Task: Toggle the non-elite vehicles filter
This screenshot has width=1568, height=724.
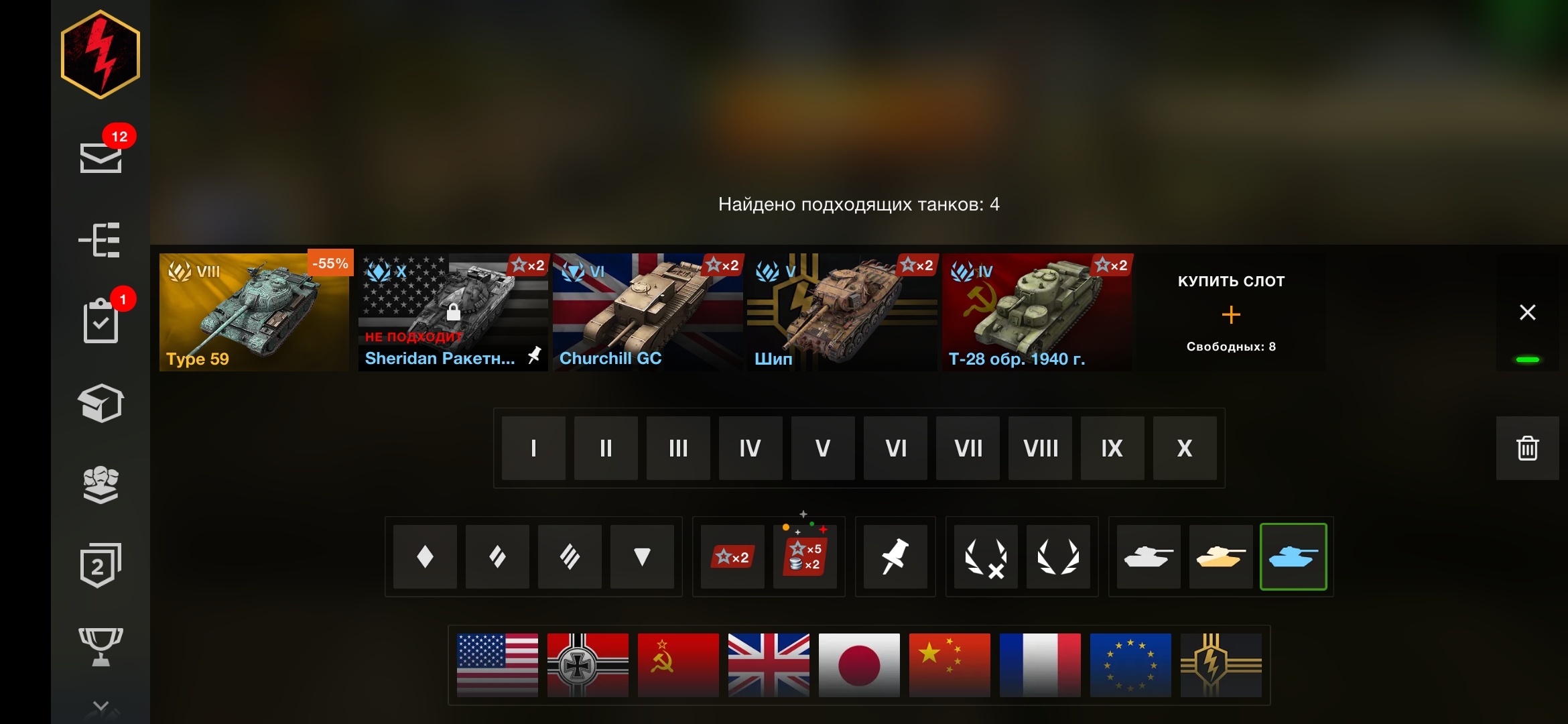Action: point(985,556)
